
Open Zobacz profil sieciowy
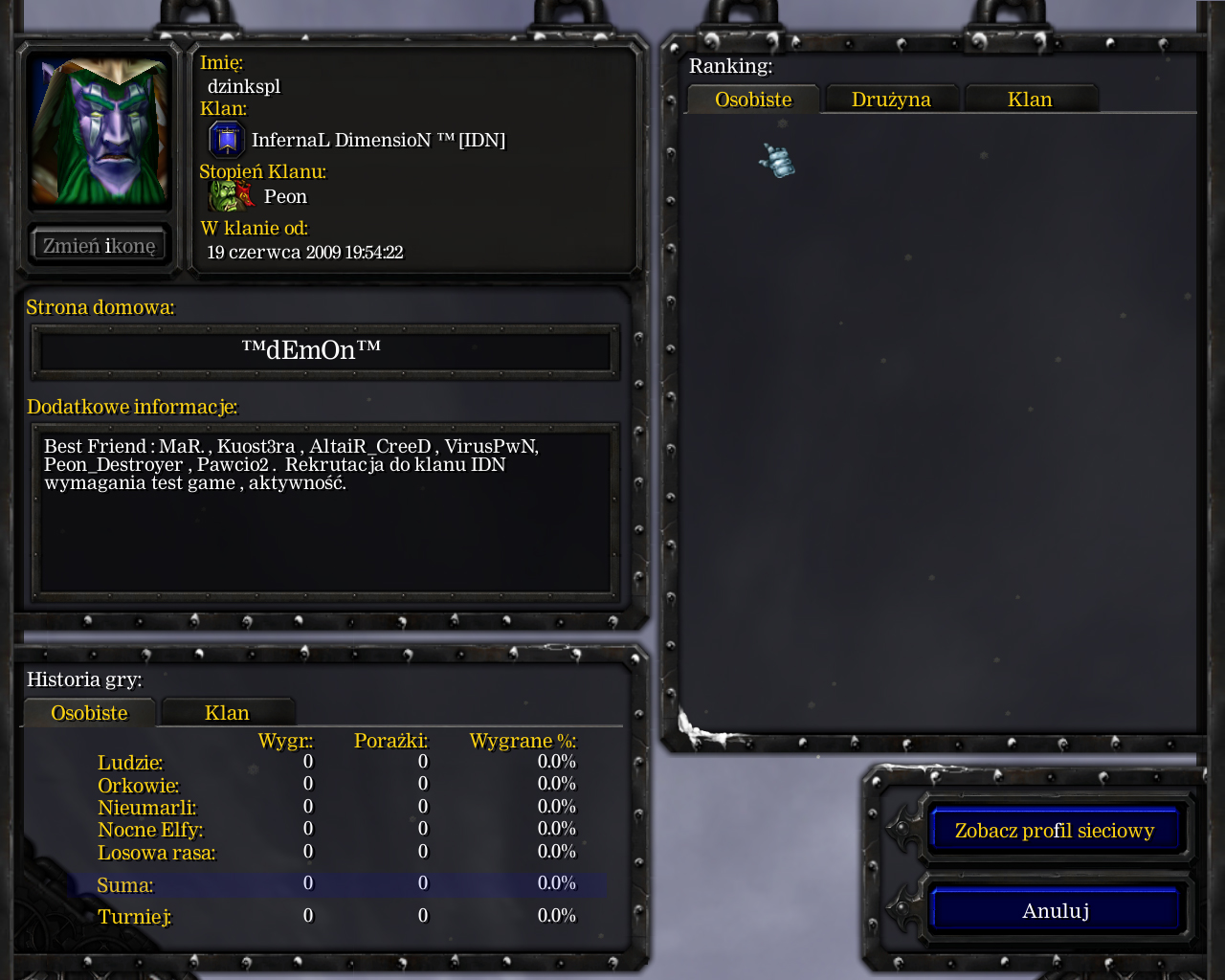[x=1054, y=830]
